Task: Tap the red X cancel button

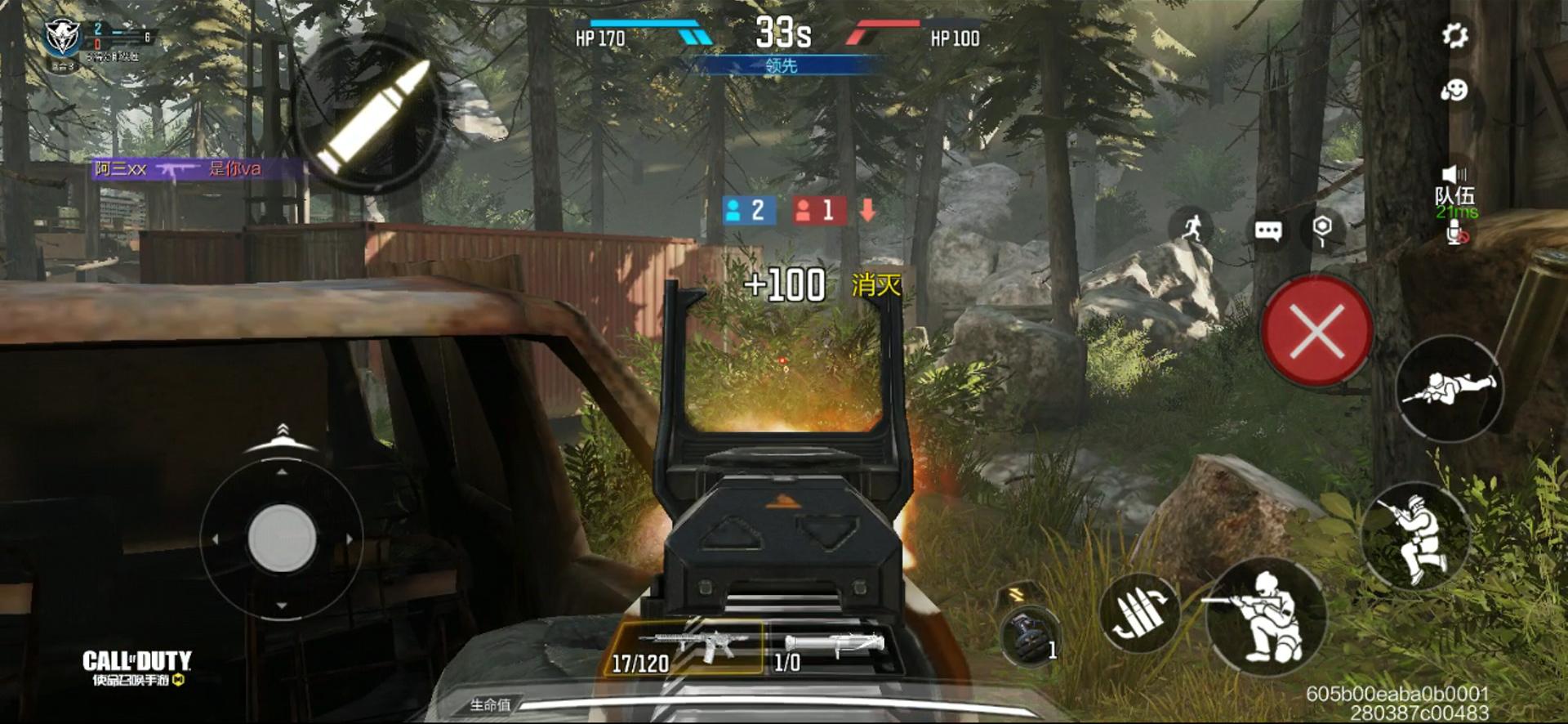Action: point(1316,331)
